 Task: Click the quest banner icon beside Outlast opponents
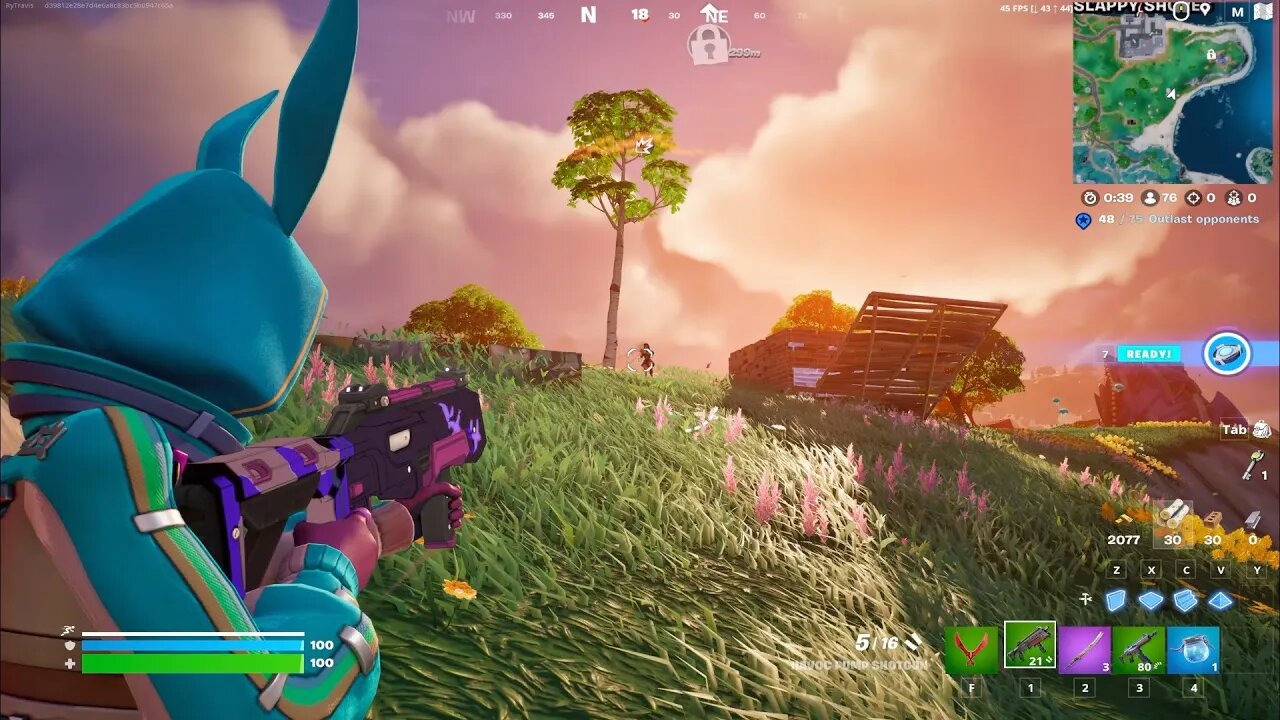(1085, 221)
